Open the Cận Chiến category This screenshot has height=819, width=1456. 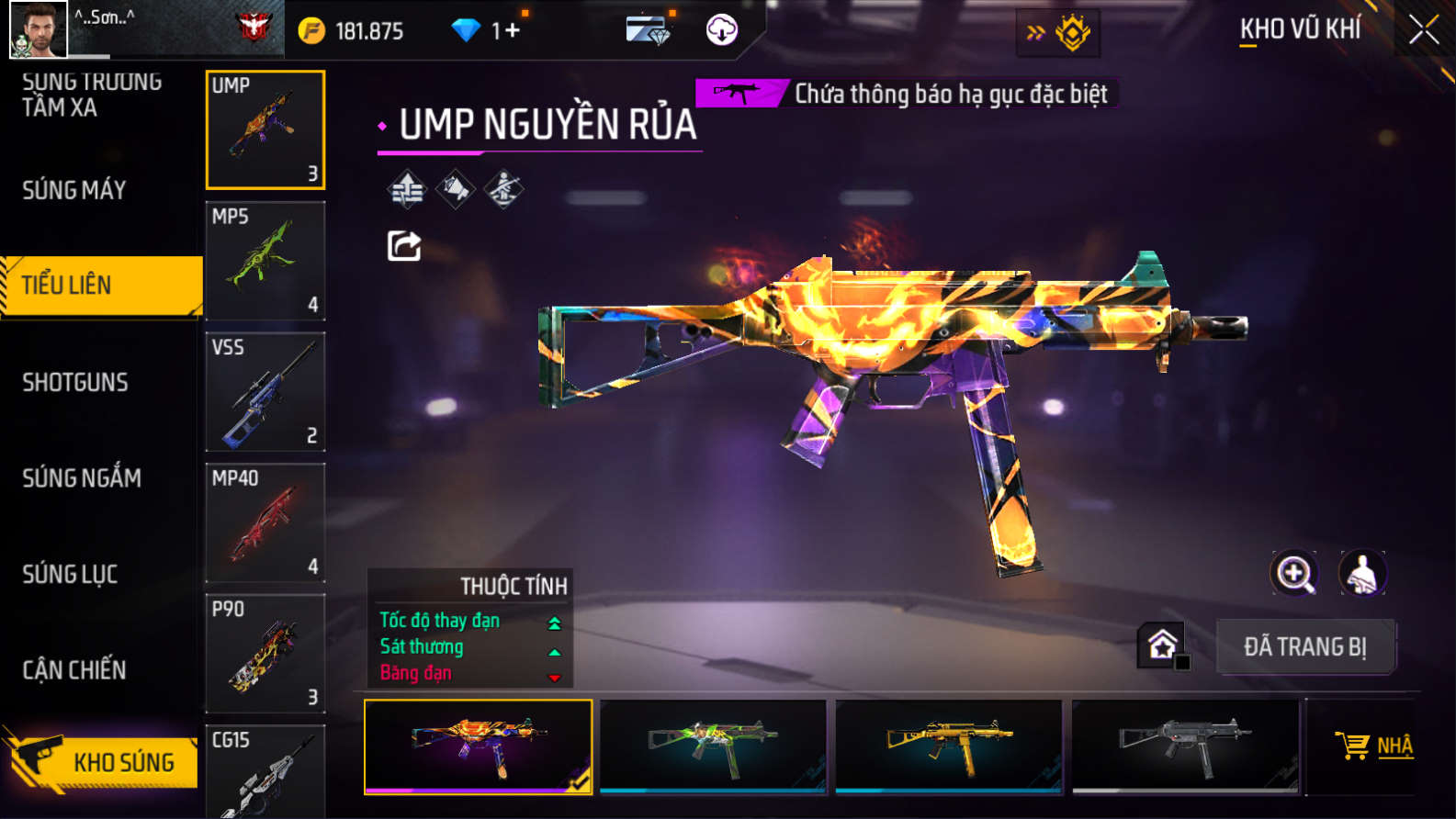point(74,669)
